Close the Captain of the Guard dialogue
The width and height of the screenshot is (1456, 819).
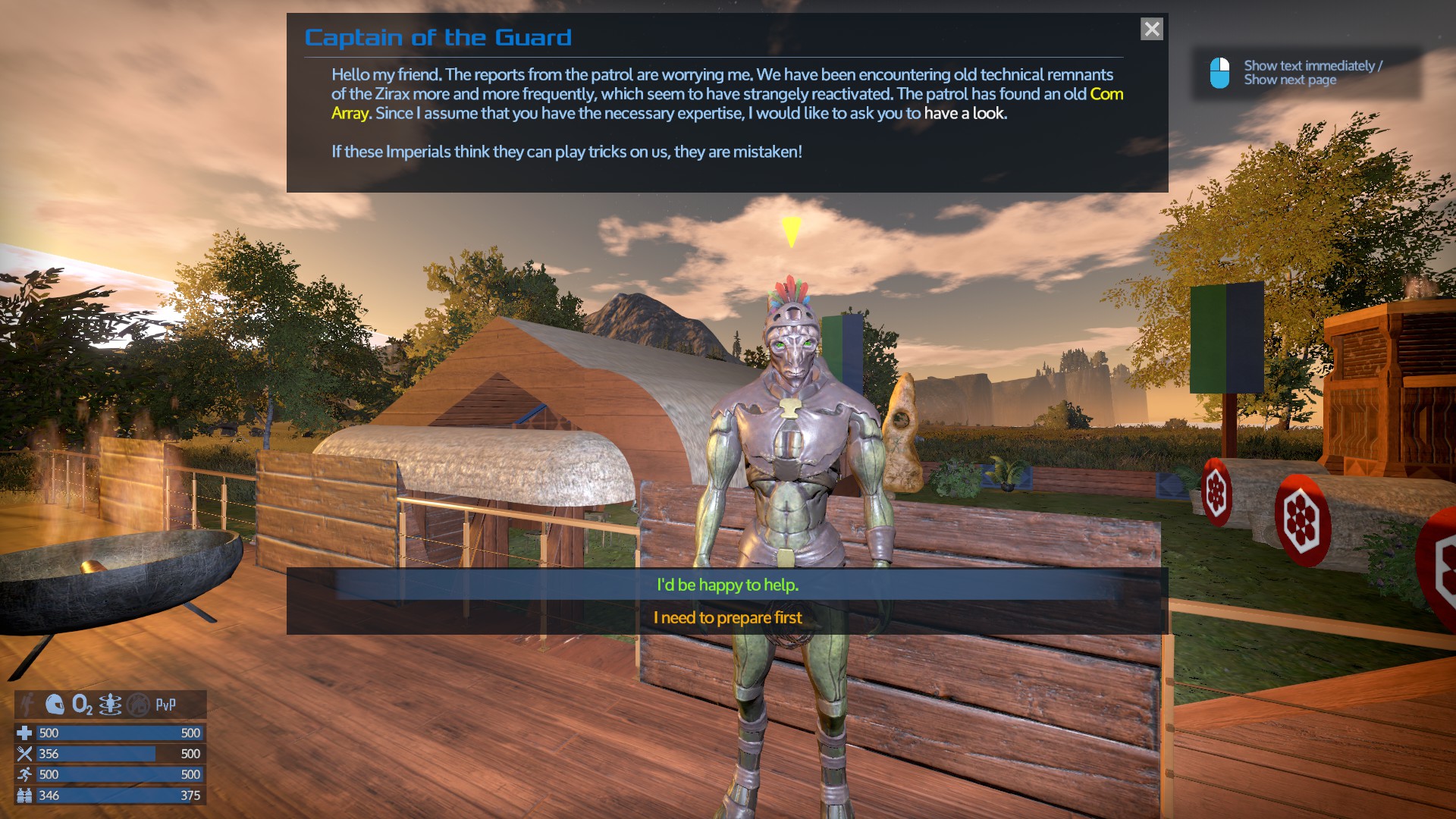click(1151, 30)
